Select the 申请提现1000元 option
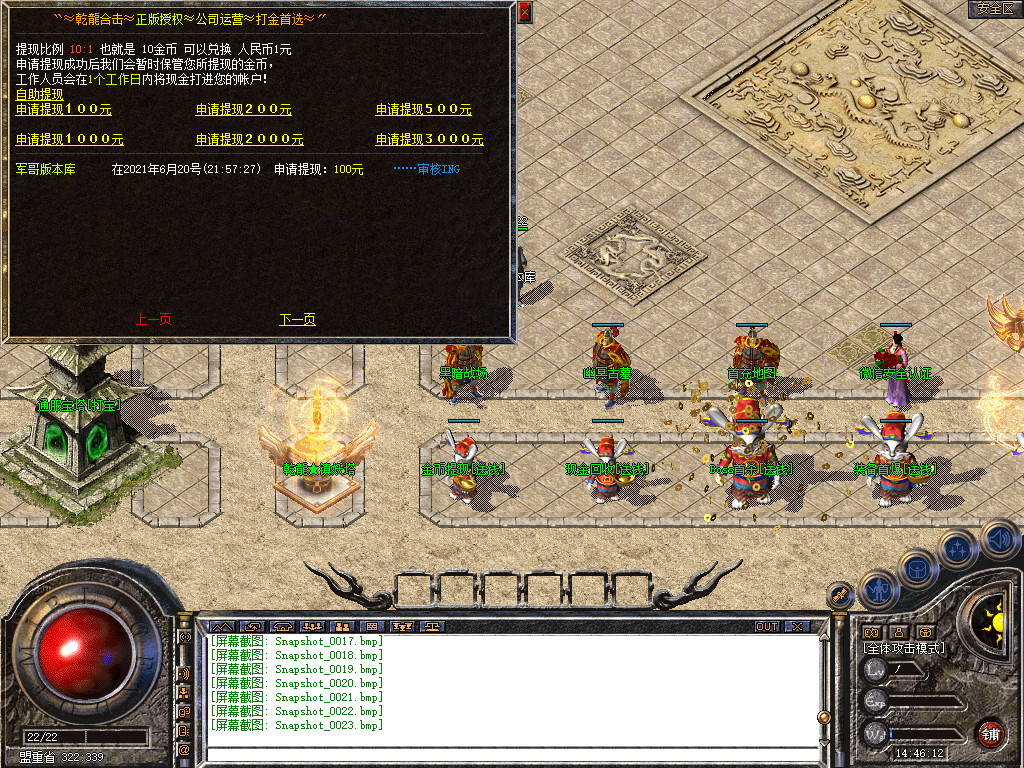1024x768 pixels. tap(70, 140)
